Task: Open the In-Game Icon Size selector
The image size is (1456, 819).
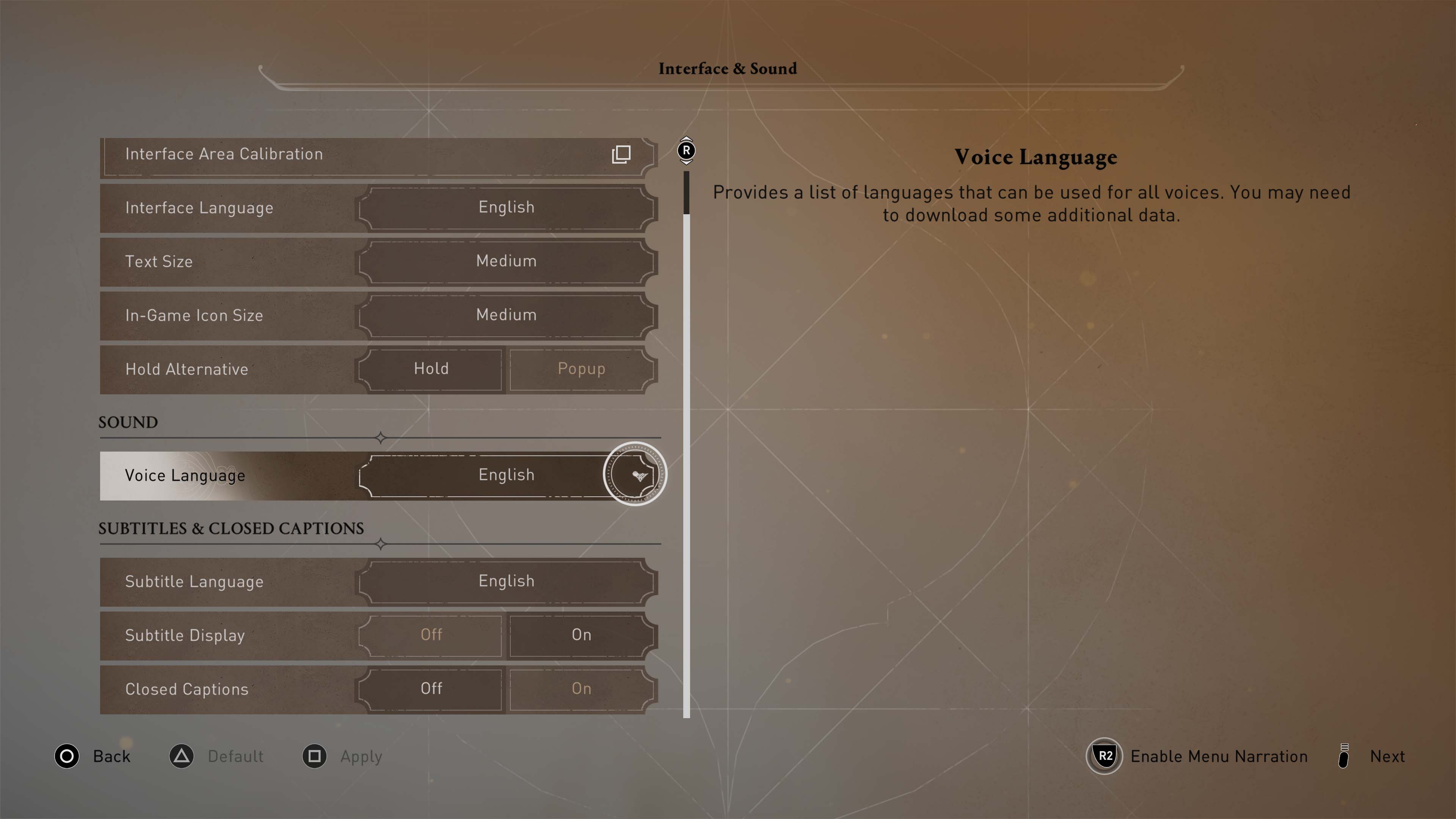Action: point(506,315)
